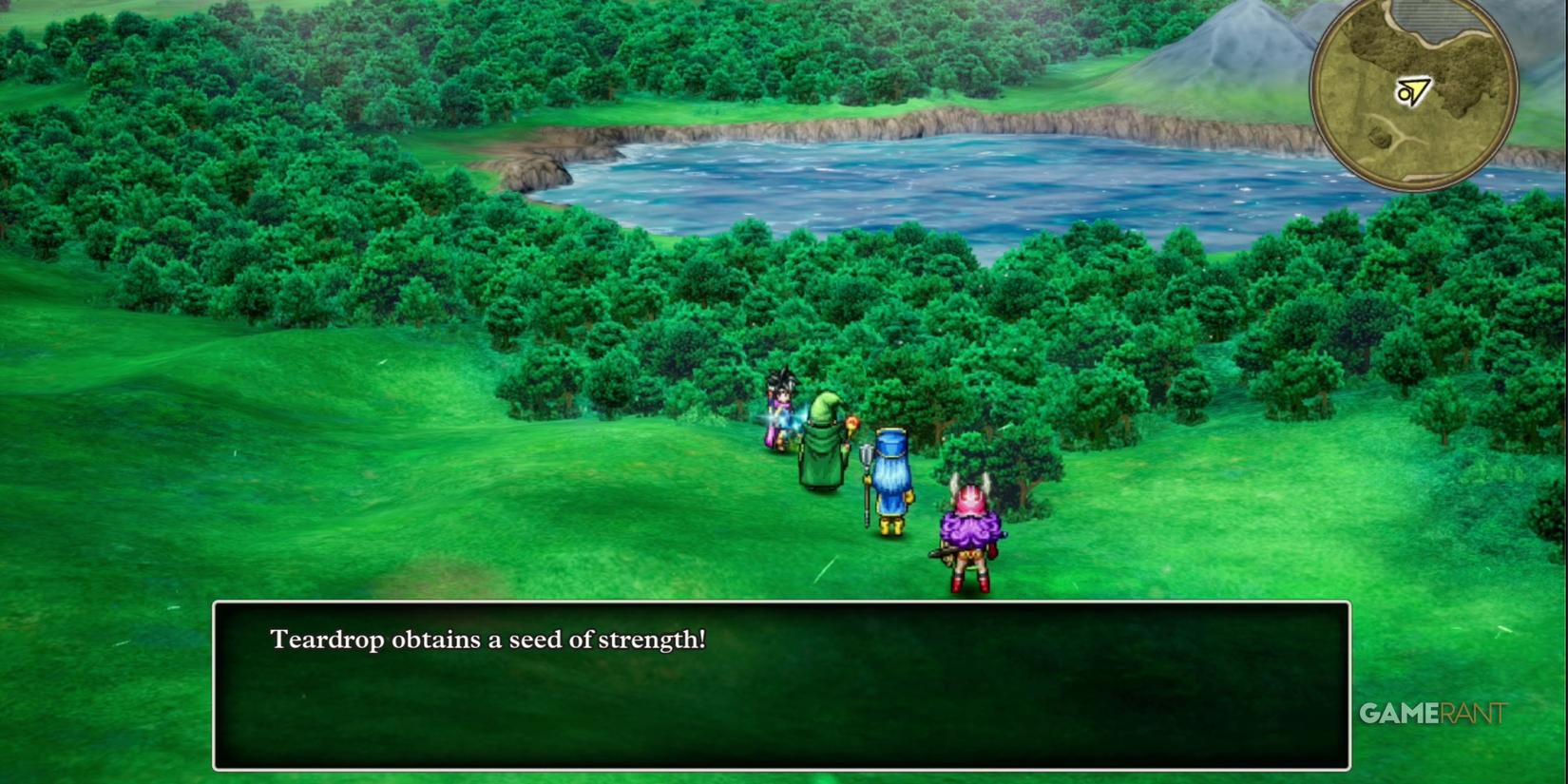This screenshot has height=784, width=1568.
Task: Click the GameRant watermark logo
Action: (1433, 713)
